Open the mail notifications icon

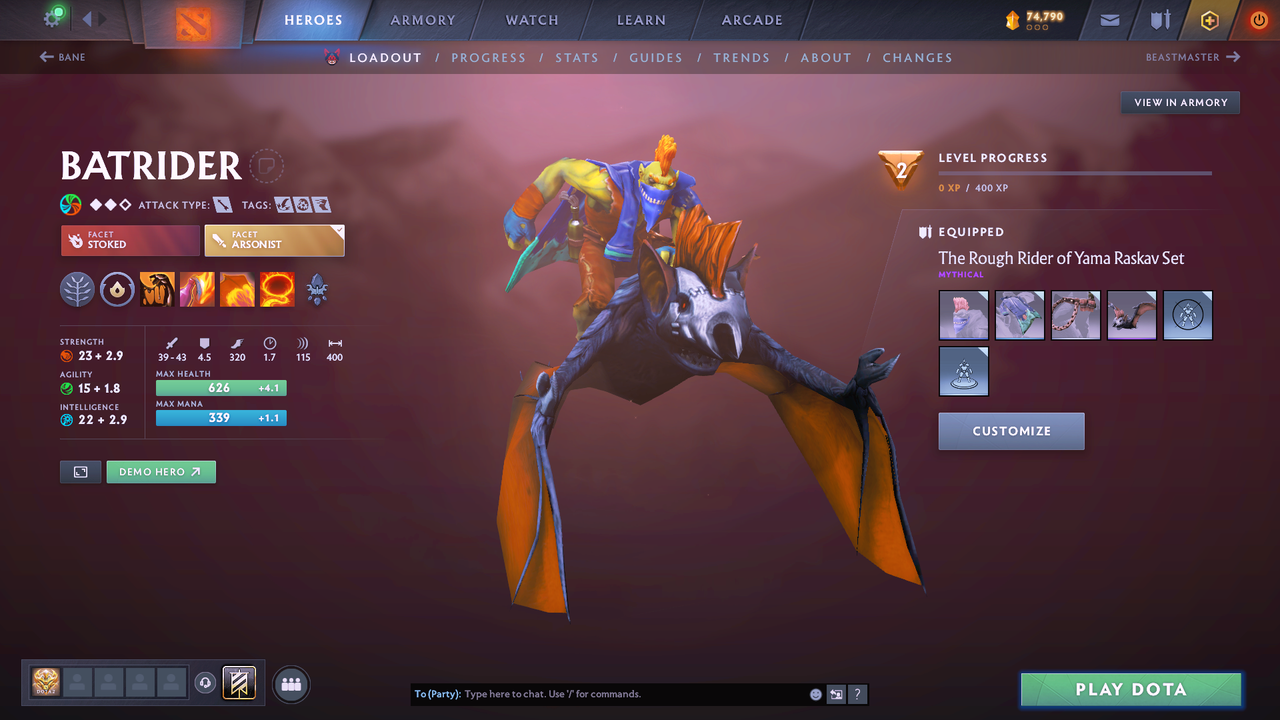point(1108,19)
